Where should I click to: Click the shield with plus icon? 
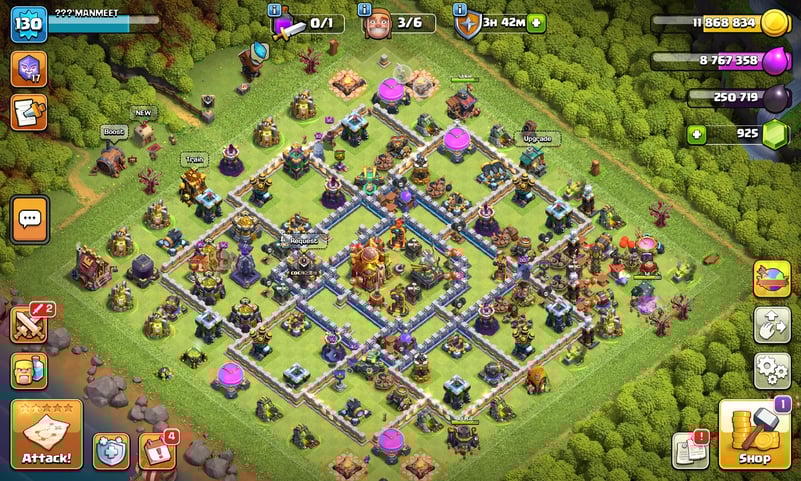[x=110, y=451]
